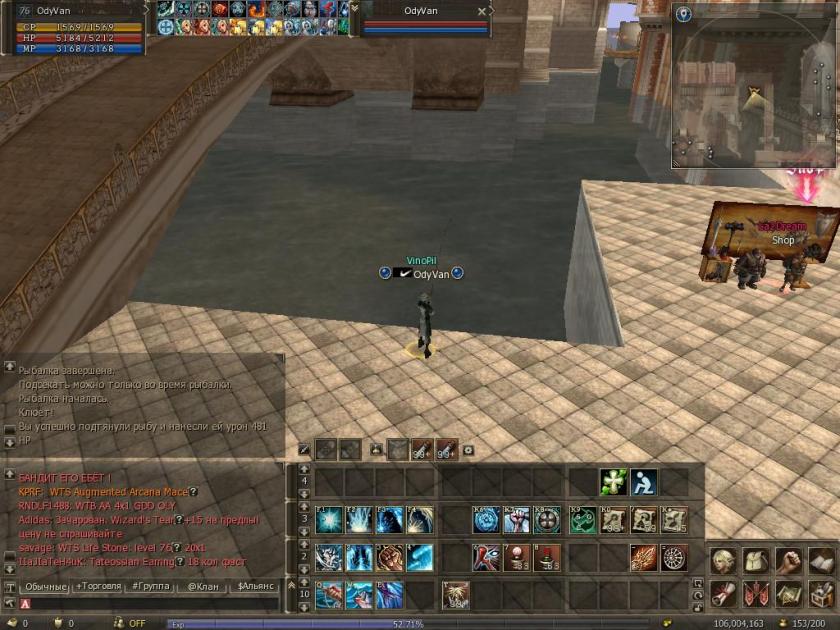Open the character portrait menu button
Viewport: 840px width, 630px height.
pos(723,562)
